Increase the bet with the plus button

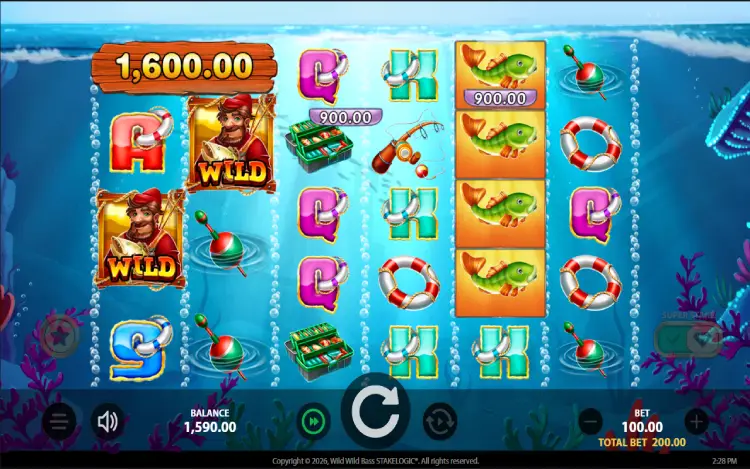696,421
